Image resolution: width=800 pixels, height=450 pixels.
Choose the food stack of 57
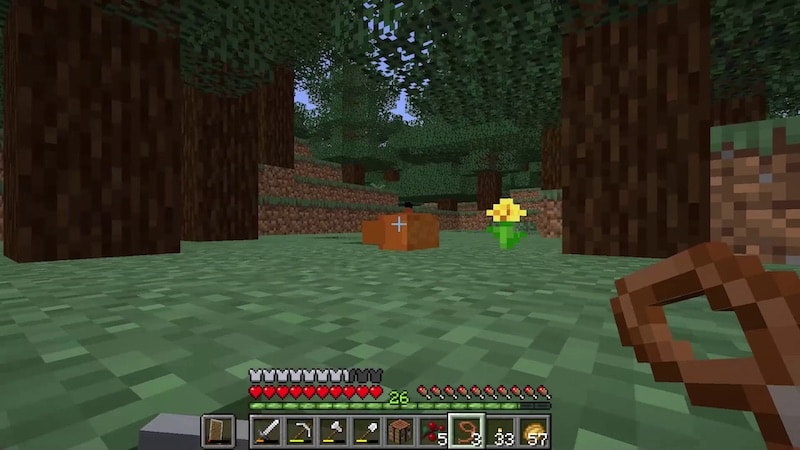[532, 432]
